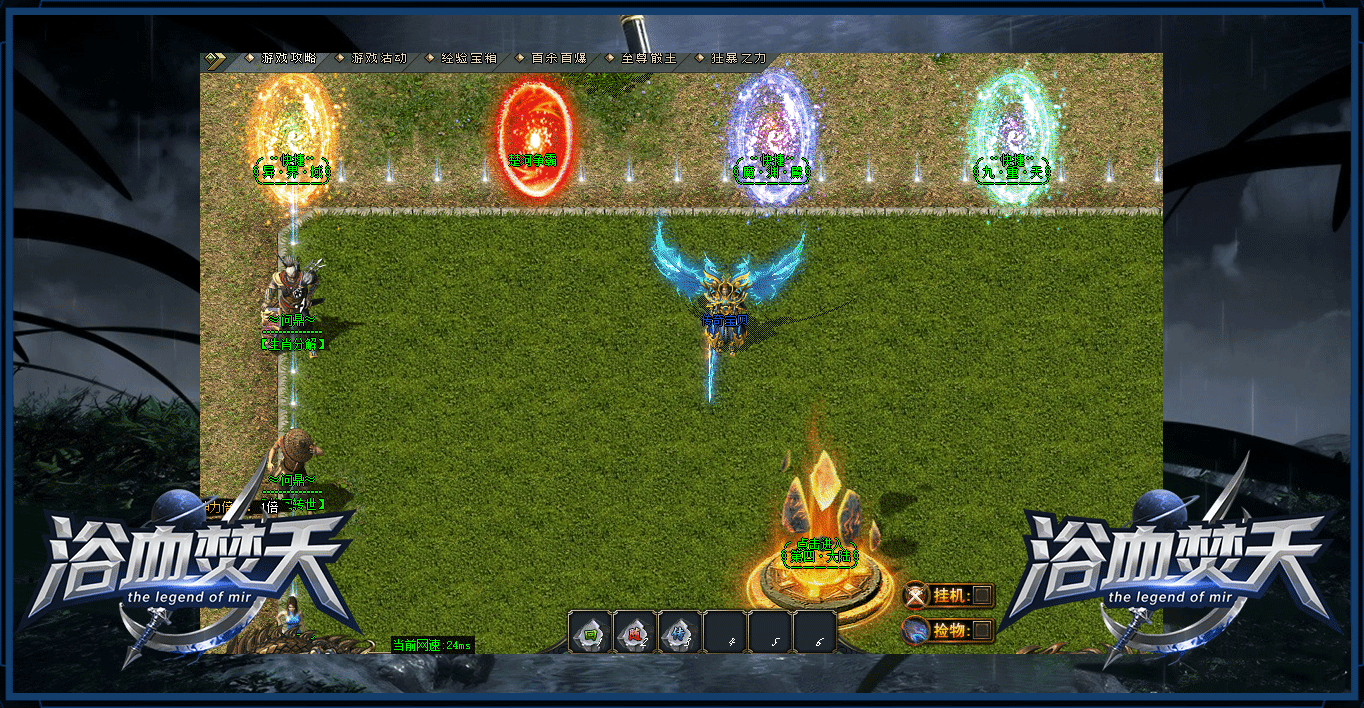The image size is (1364, 708).
Task: Select the 狂暴之力 menu entry
Action: point(738,59)
